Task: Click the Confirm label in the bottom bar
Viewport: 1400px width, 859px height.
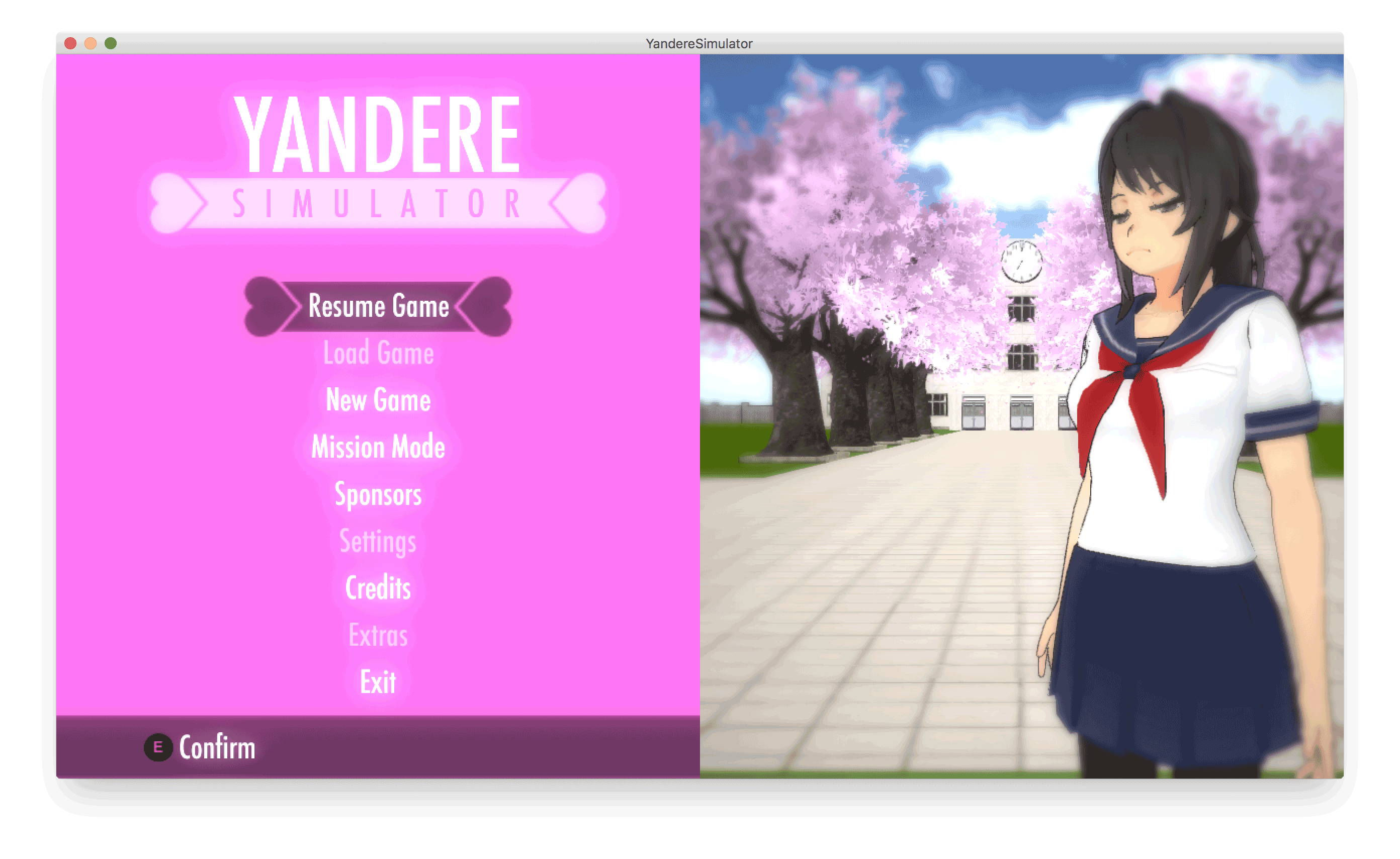Action: pos(217,748)
